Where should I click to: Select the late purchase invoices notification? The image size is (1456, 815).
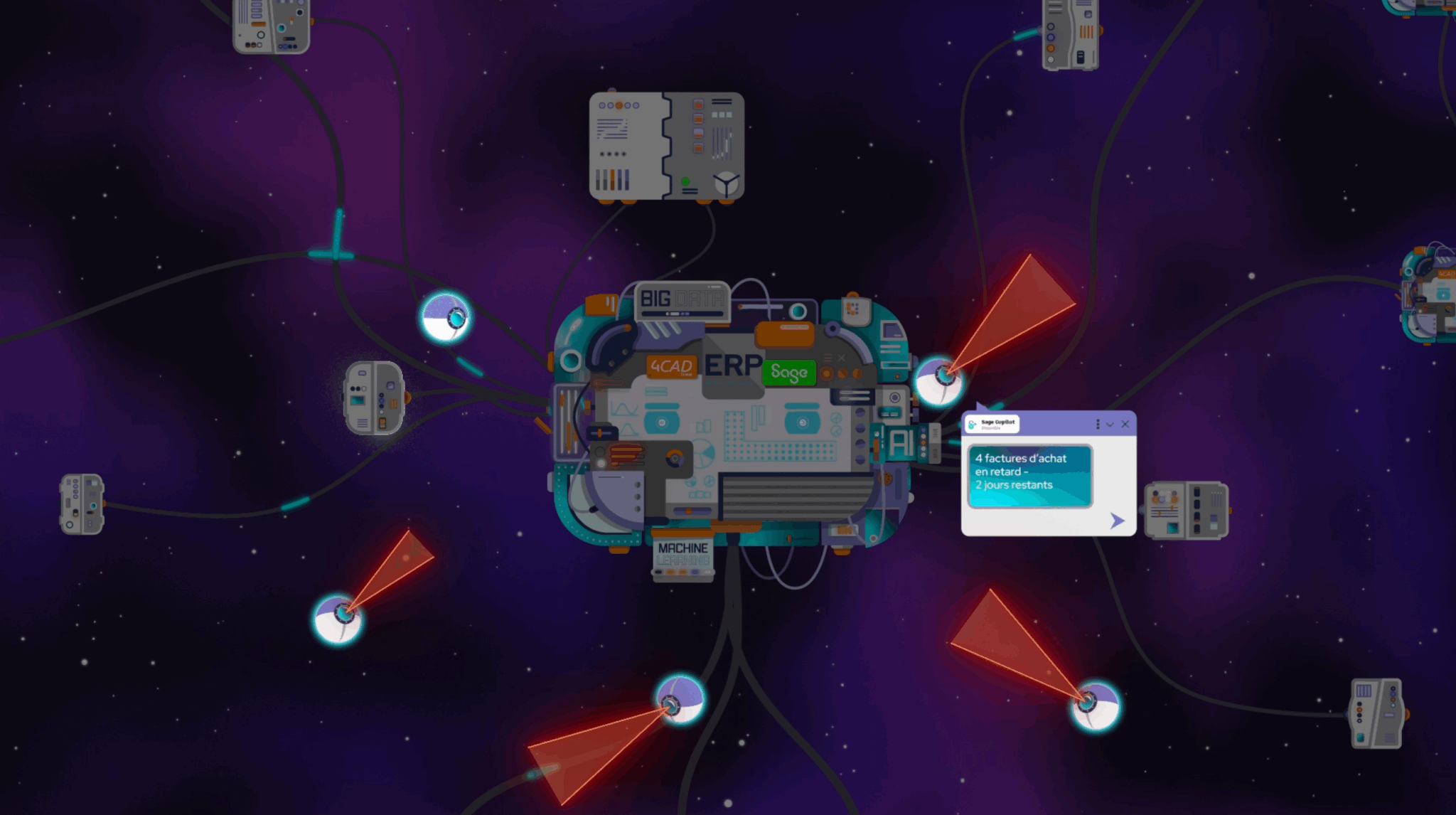[x=1029, y=475]
